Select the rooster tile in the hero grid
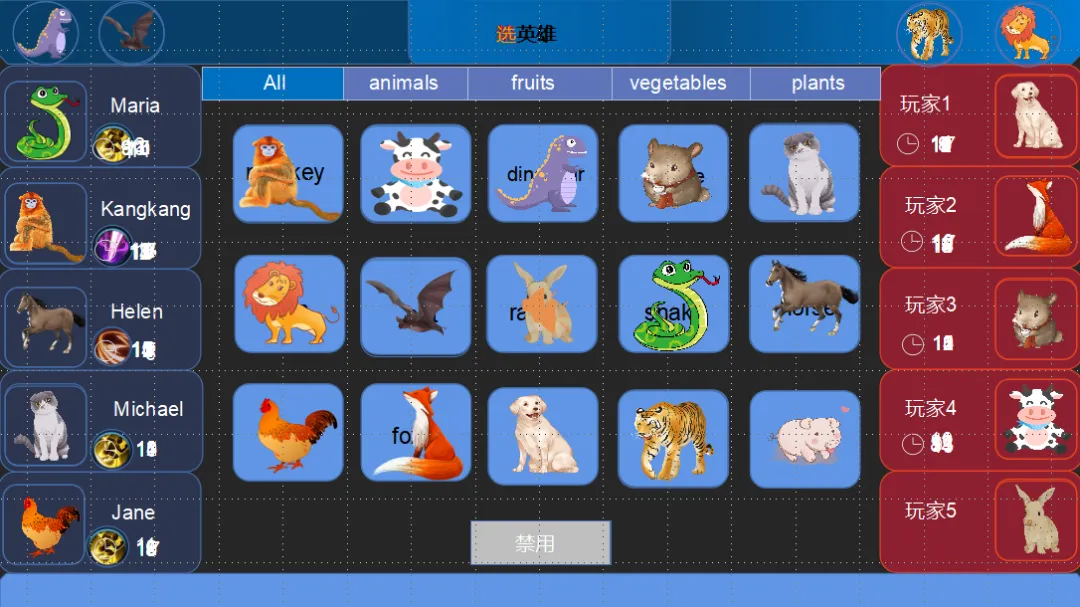 (x=288, y=433)
